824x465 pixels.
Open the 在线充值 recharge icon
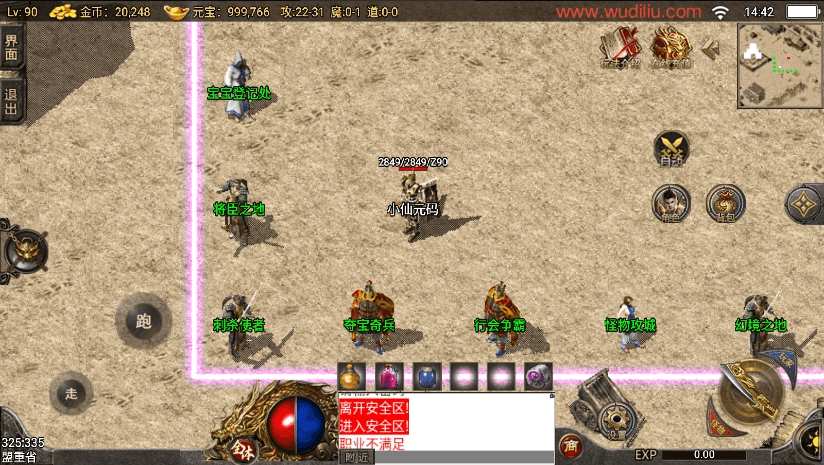click(x=673, y=46)
